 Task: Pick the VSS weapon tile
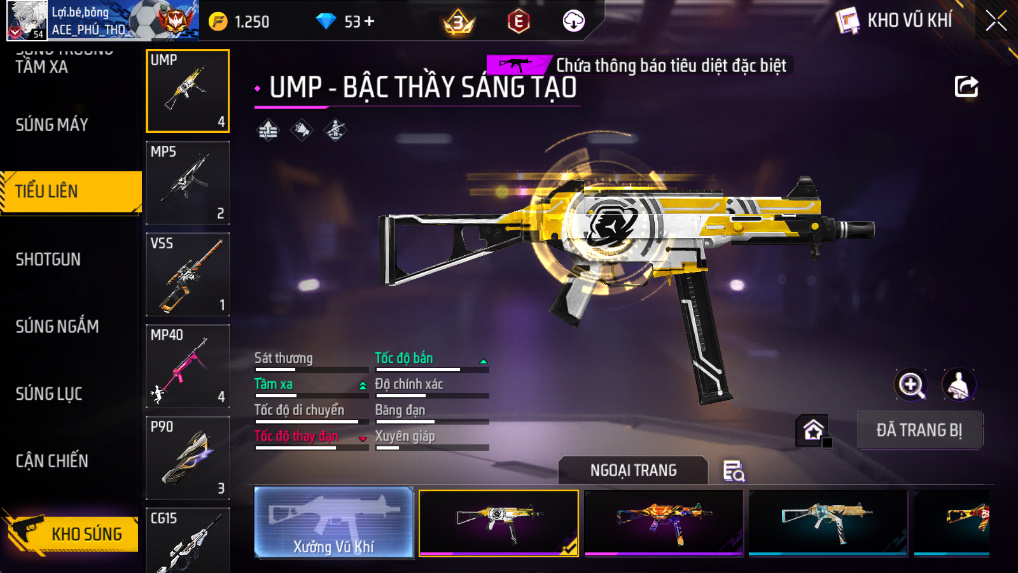click(x=188, y=274)
